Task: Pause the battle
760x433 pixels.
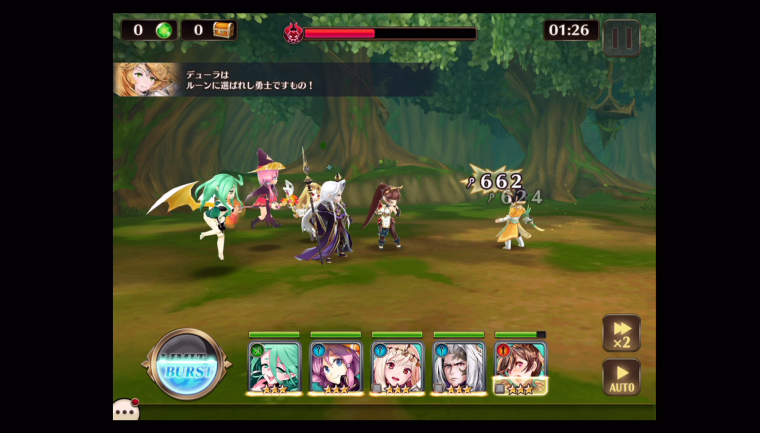Action: [x=621, y=38]
